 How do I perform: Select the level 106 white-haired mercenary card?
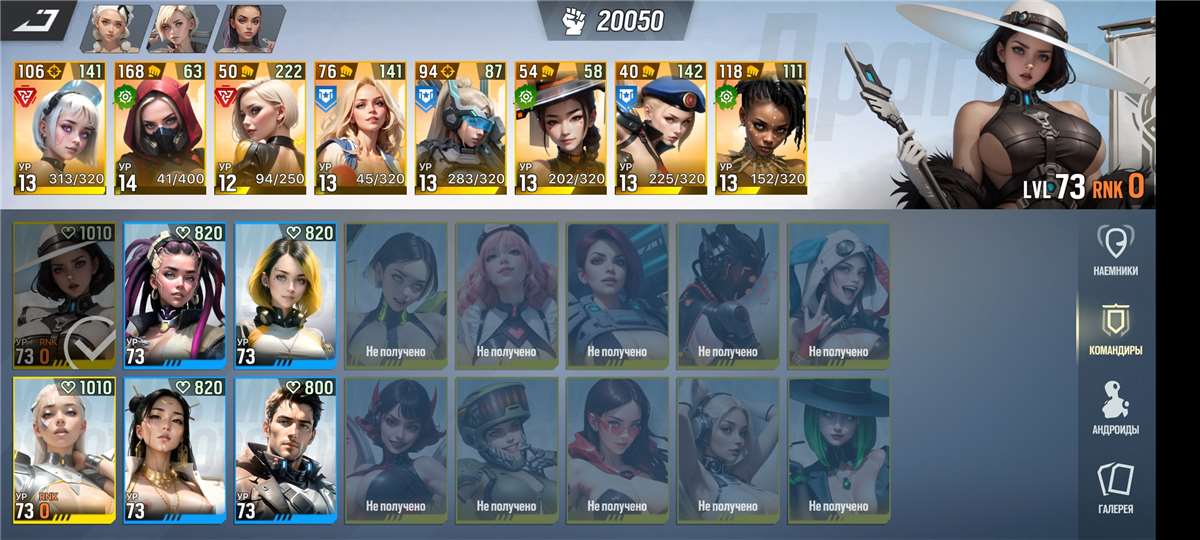(60, 128)
